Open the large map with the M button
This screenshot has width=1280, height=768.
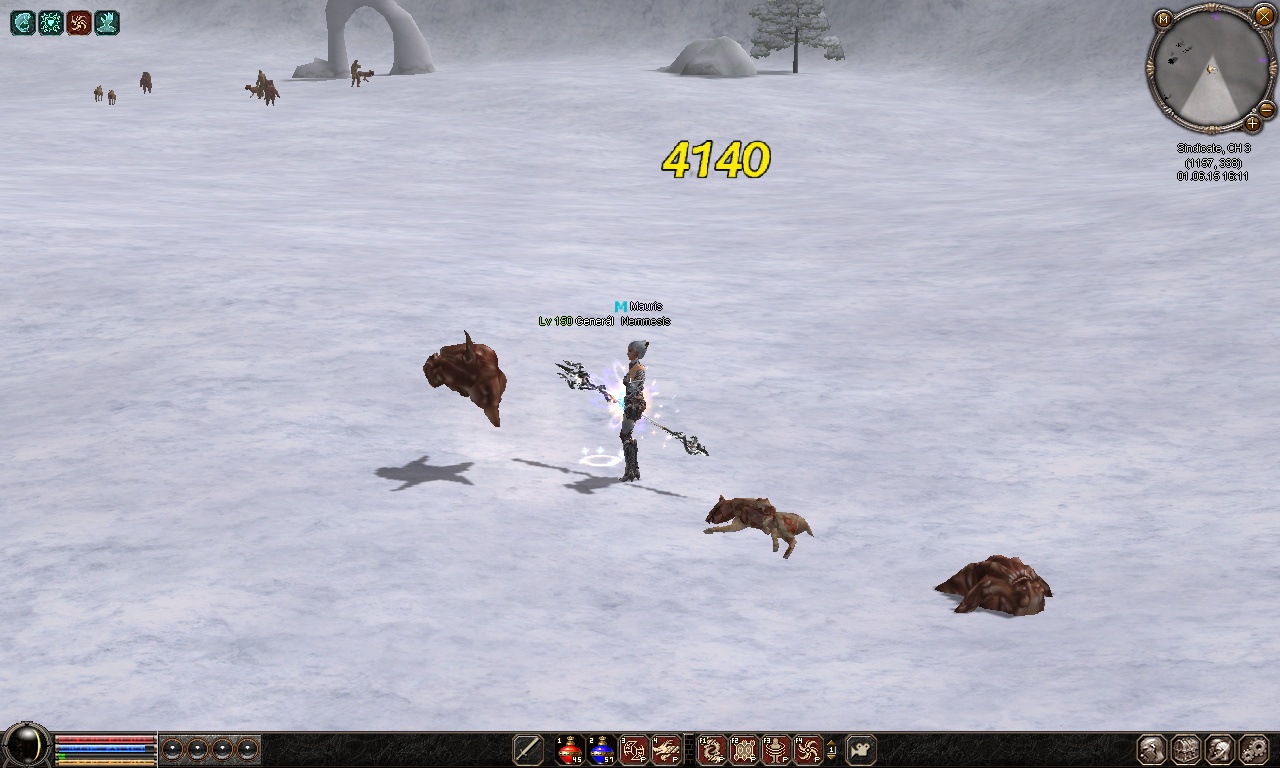[x=1163, y=19]
